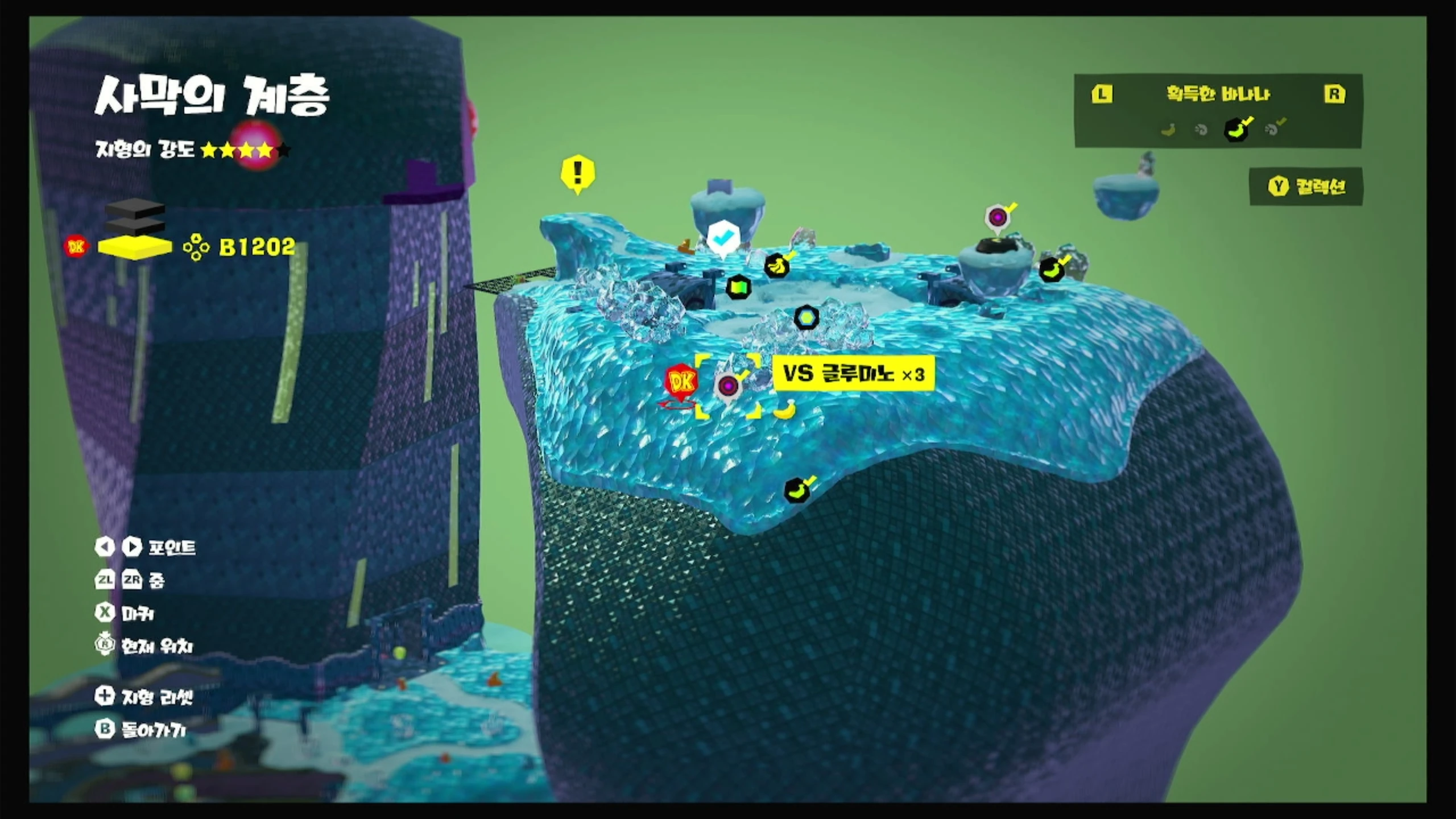Select the banana bunch marker with checkmark
Screen dimensions: 1456x819
776,266
